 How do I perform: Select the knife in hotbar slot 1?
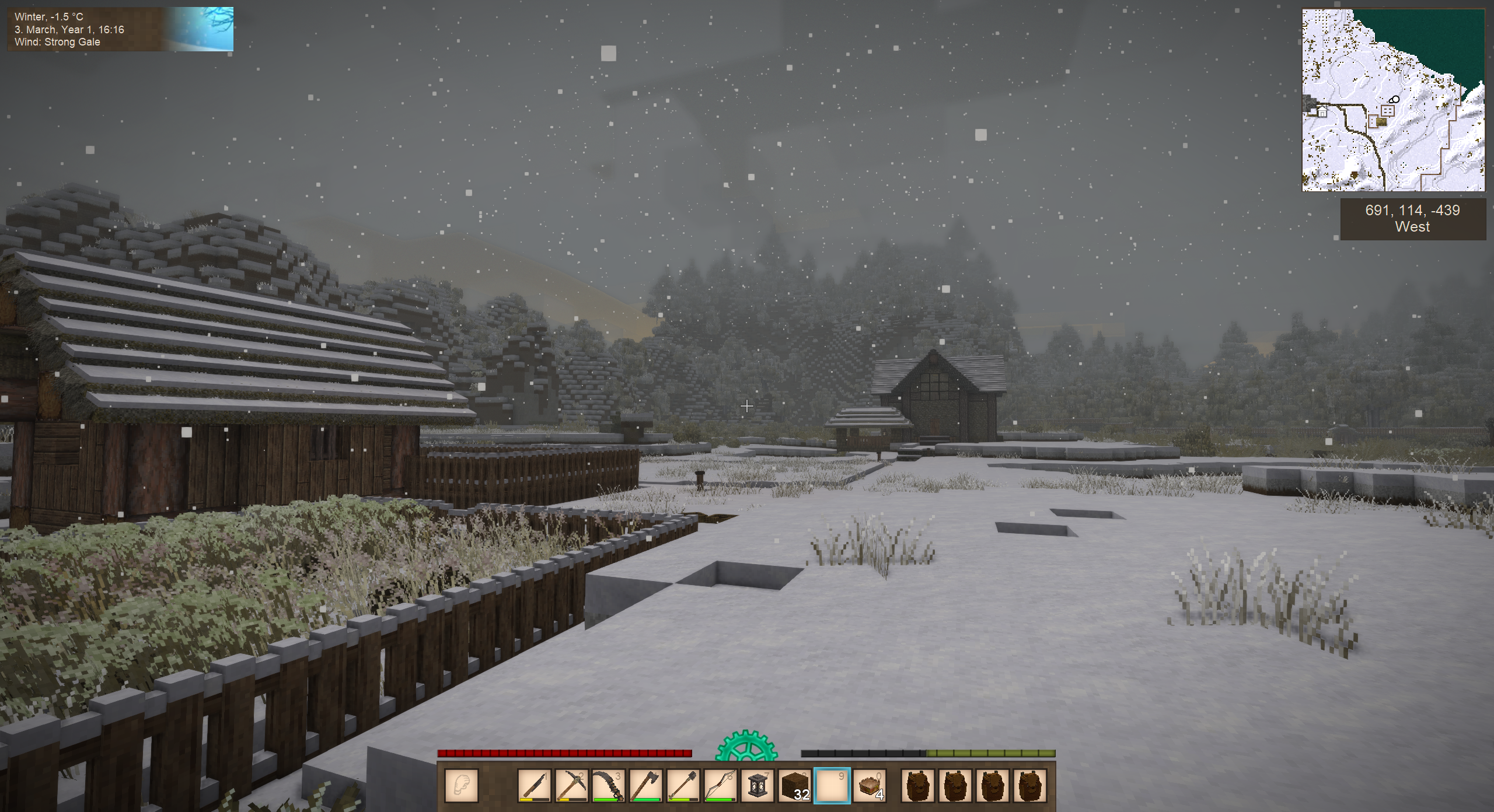[x=534, y=785]
